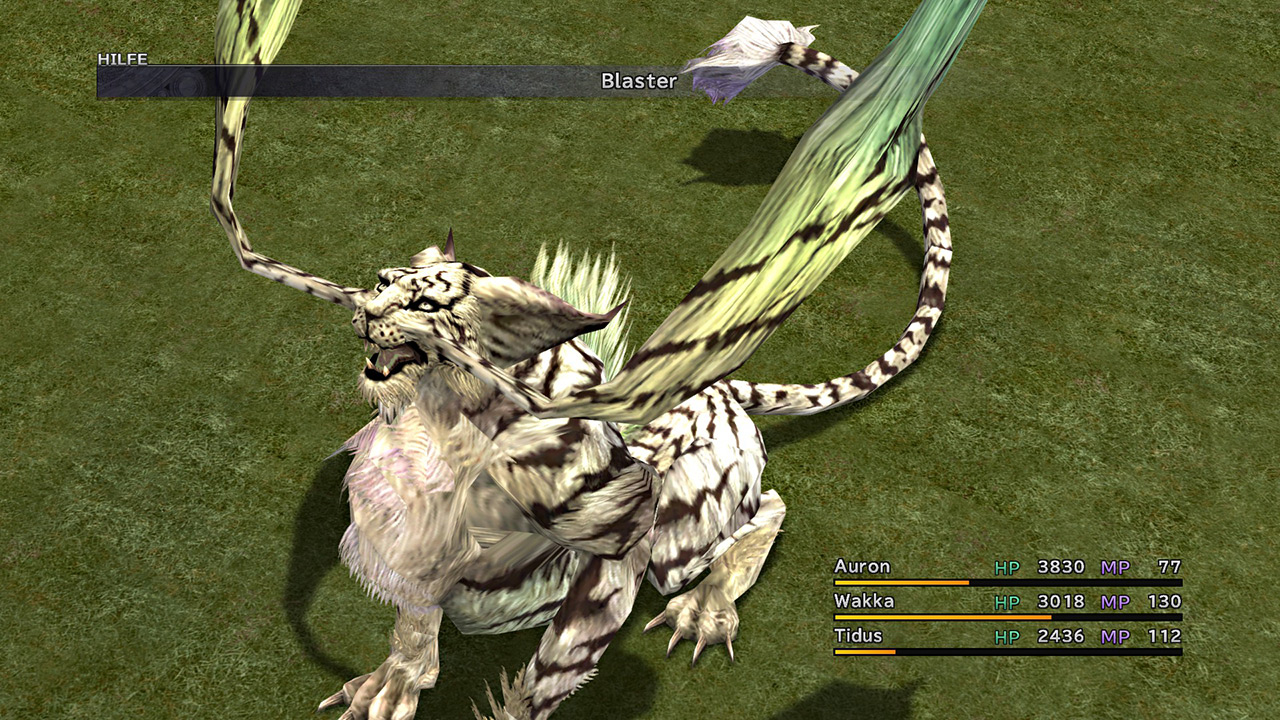Pick Tidus from the party list
This screenshot has height=720, width=1280.
(859, 635)
